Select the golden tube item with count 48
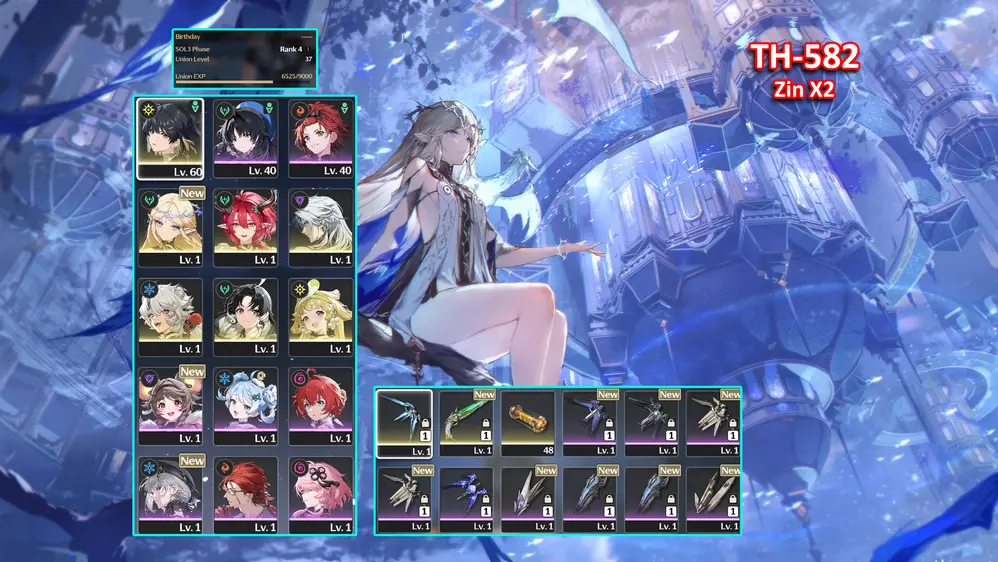The width and height of the screenshot is (998, 562). [528, 422]
